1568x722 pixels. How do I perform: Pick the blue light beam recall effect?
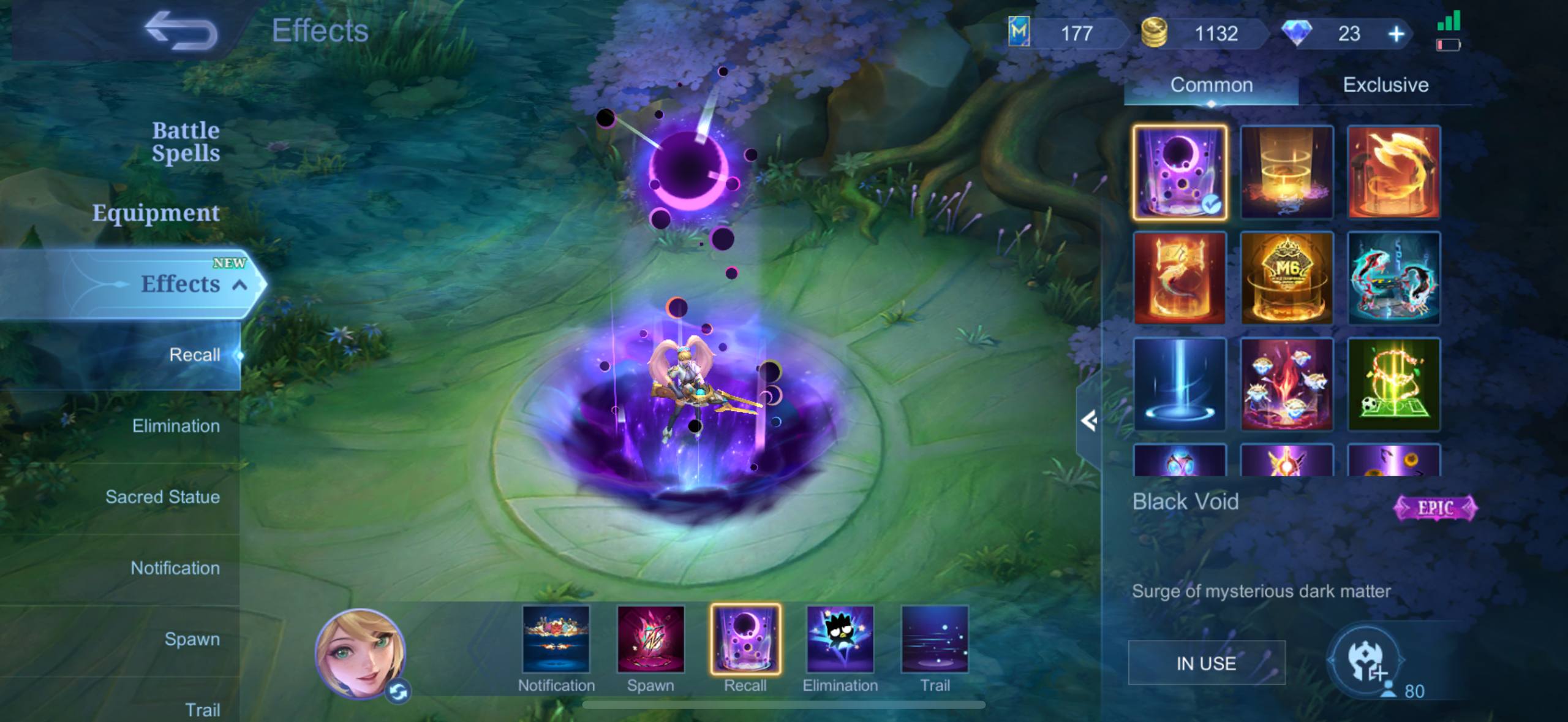click(x=1180, y=384)
